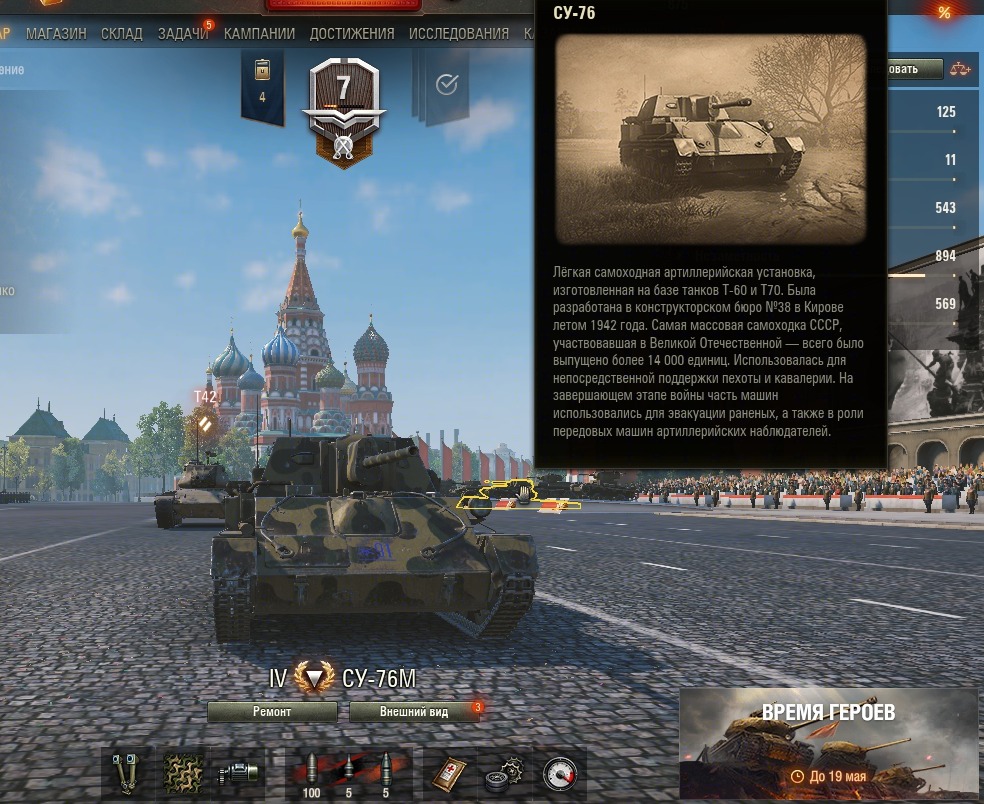Click the blue flag with number 4
Screen dimensions: 984x804
click(x=262, y=84)
